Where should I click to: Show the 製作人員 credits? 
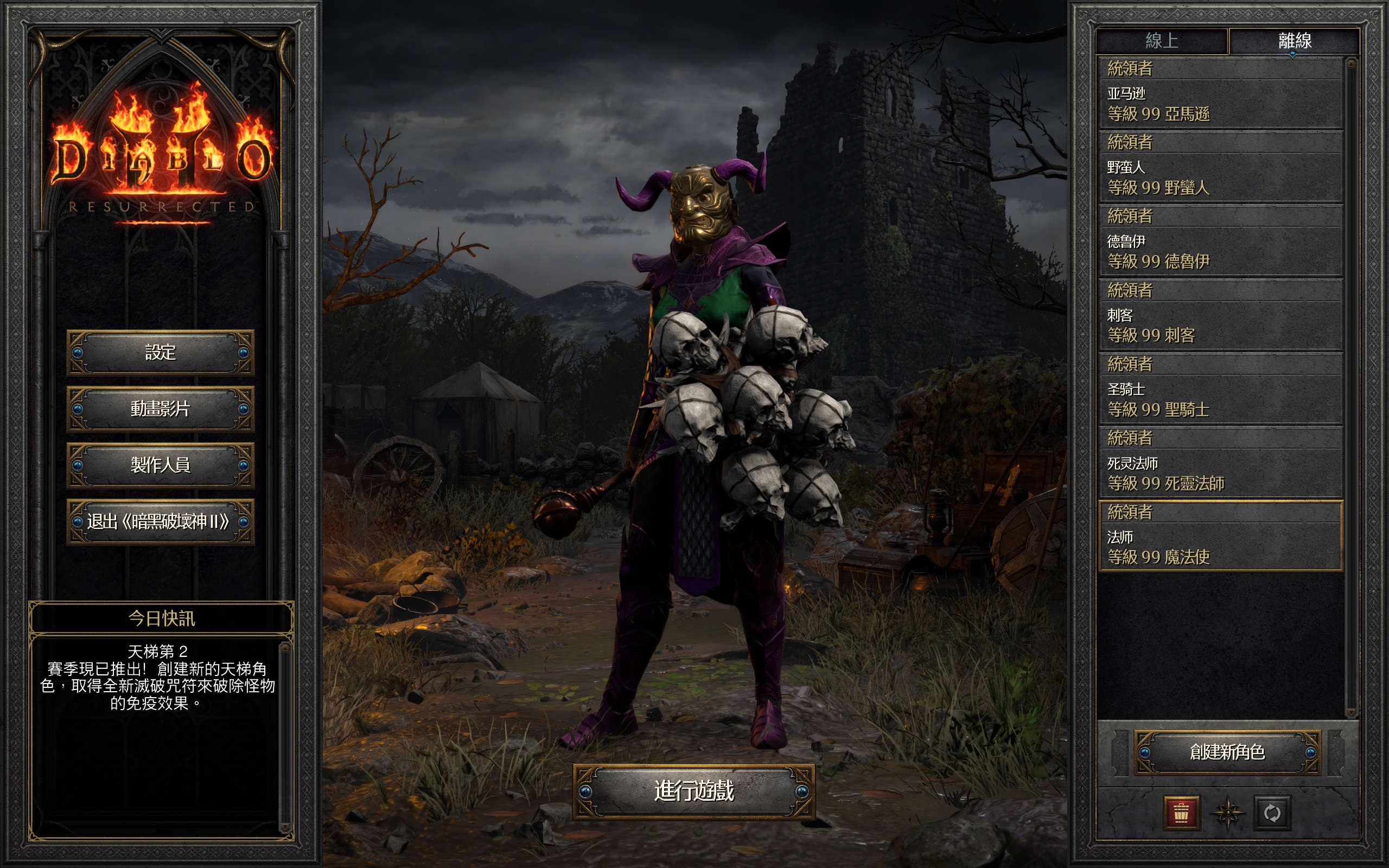pos(160,465)
